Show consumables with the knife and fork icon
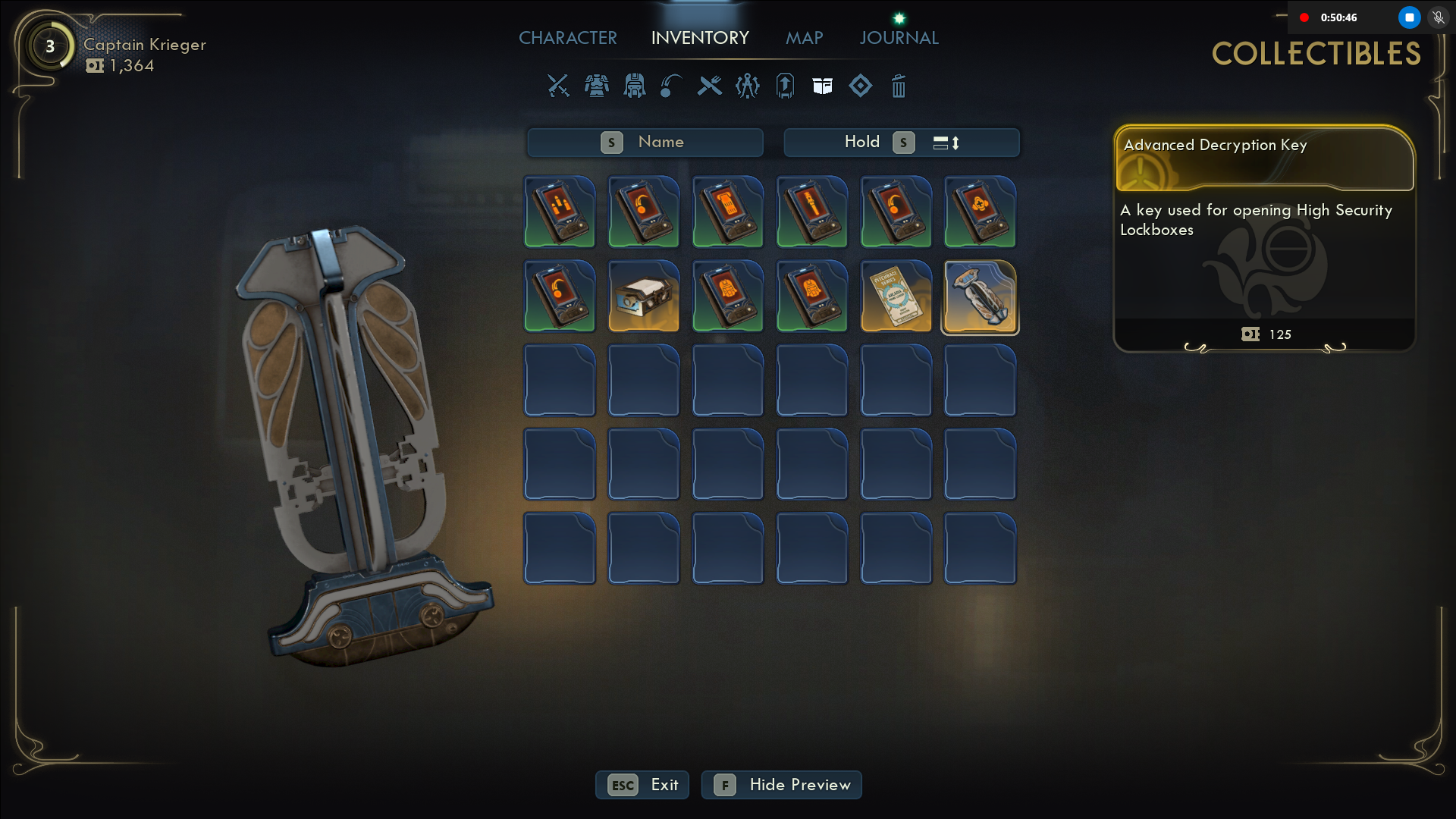Screen dimensions: 1456x819 point(710,86)
